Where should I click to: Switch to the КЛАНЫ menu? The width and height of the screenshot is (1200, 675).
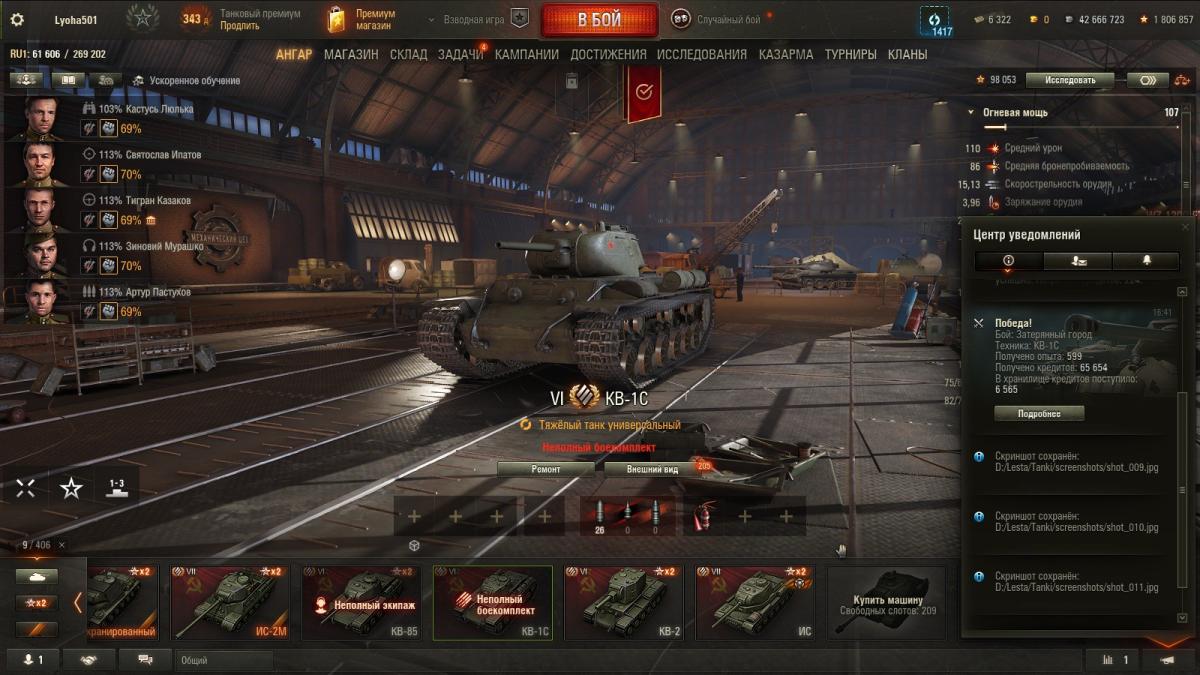[x=907, y=55]
